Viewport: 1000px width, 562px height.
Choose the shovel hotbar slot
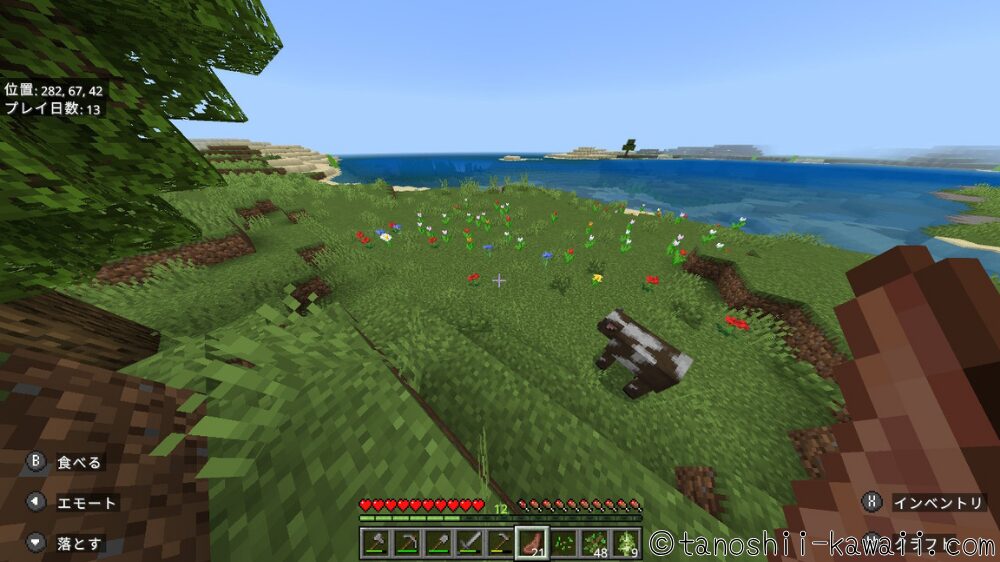pos(438,543)
